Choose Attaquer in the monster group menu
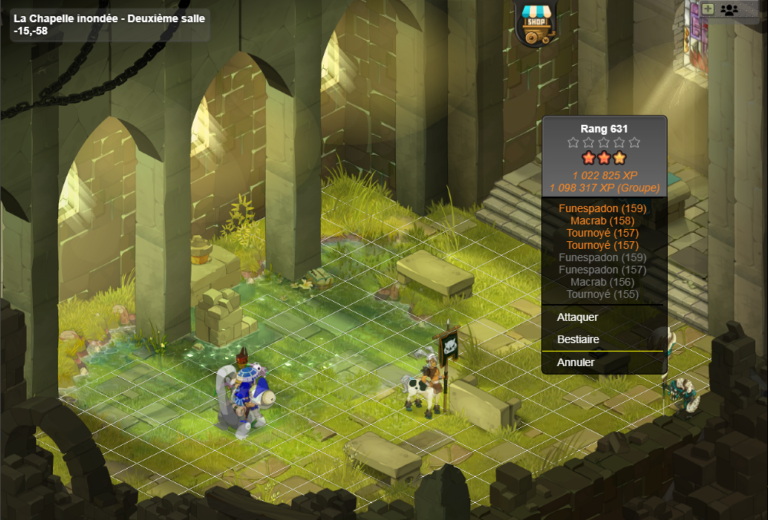Screen dimensions: 768x520 coord(578,317)
